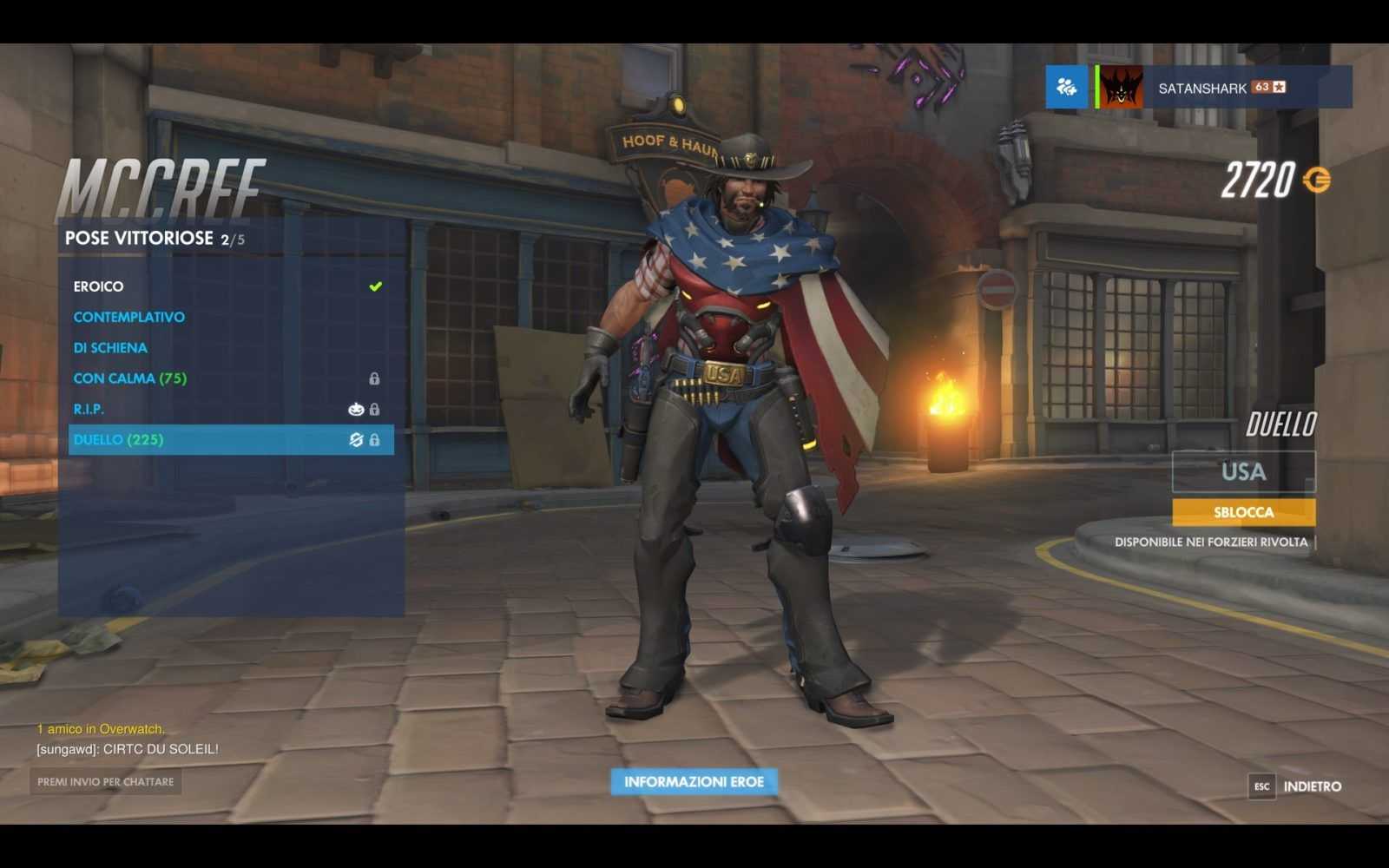This screenshot has width=1389, height=868.
Task: Open the social friends icon
Action: click(x=1066, y=87)
